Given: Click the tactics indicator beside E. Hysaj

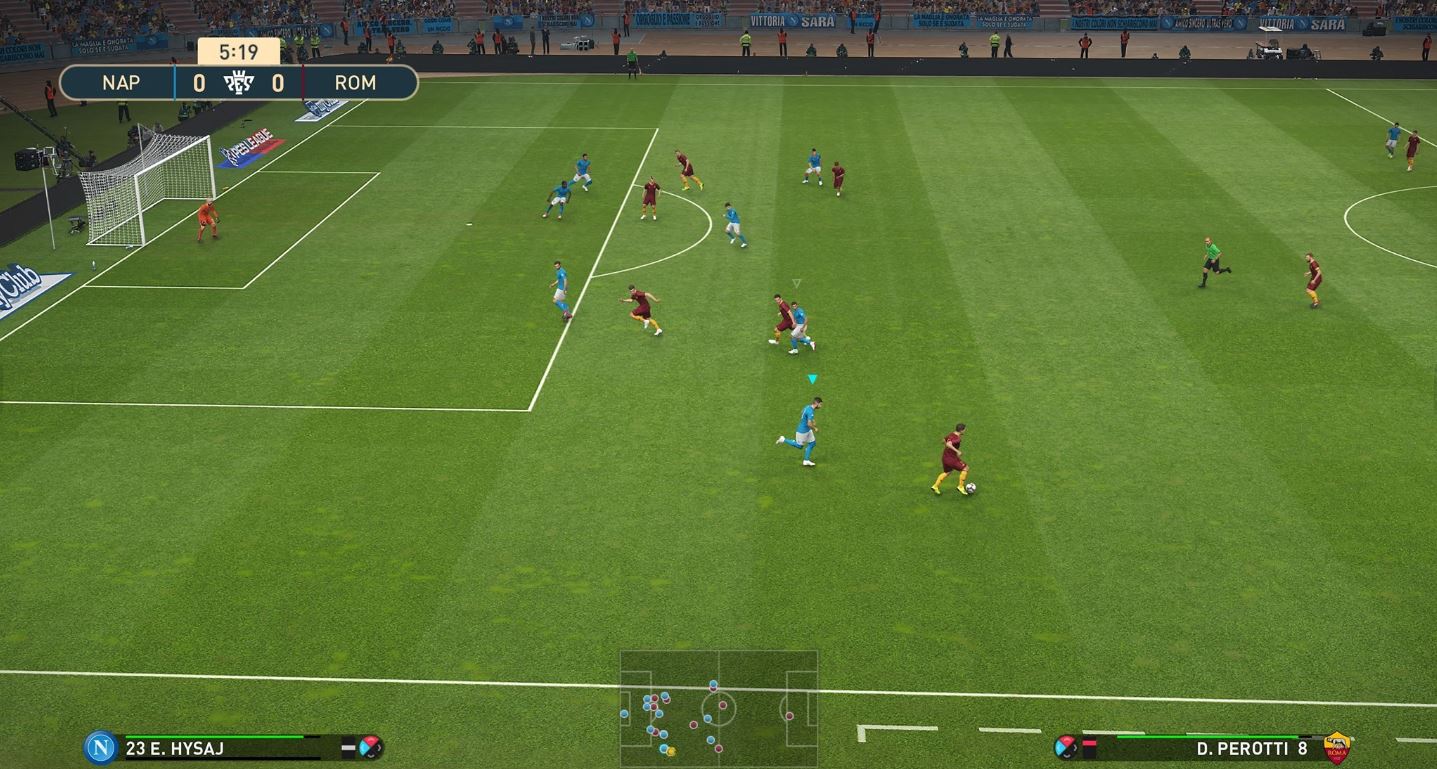Looking at the screenshot, I should point(370,746).
